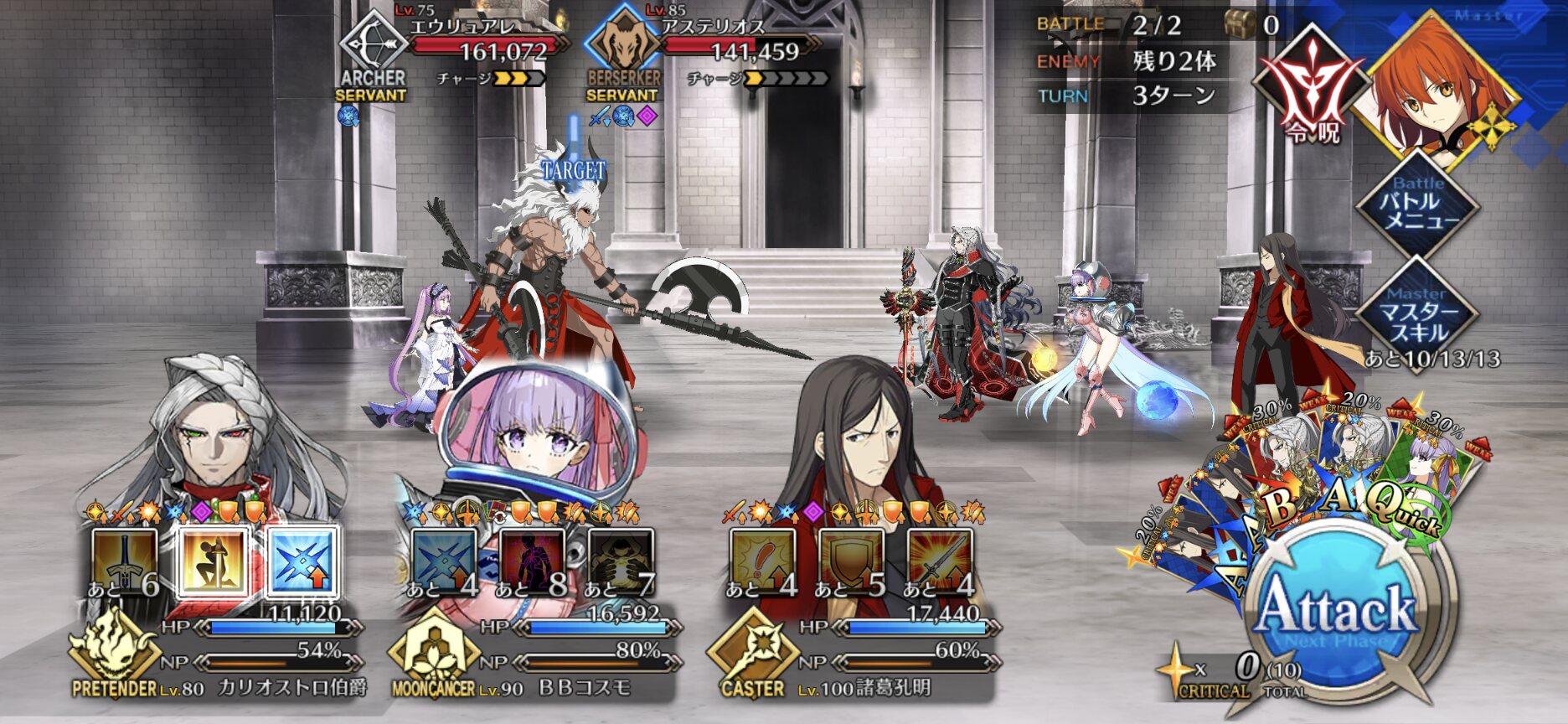Open the Master Skill panel
The height and width of the screenshot is (724, 1568).
[x=1416, y=313]
